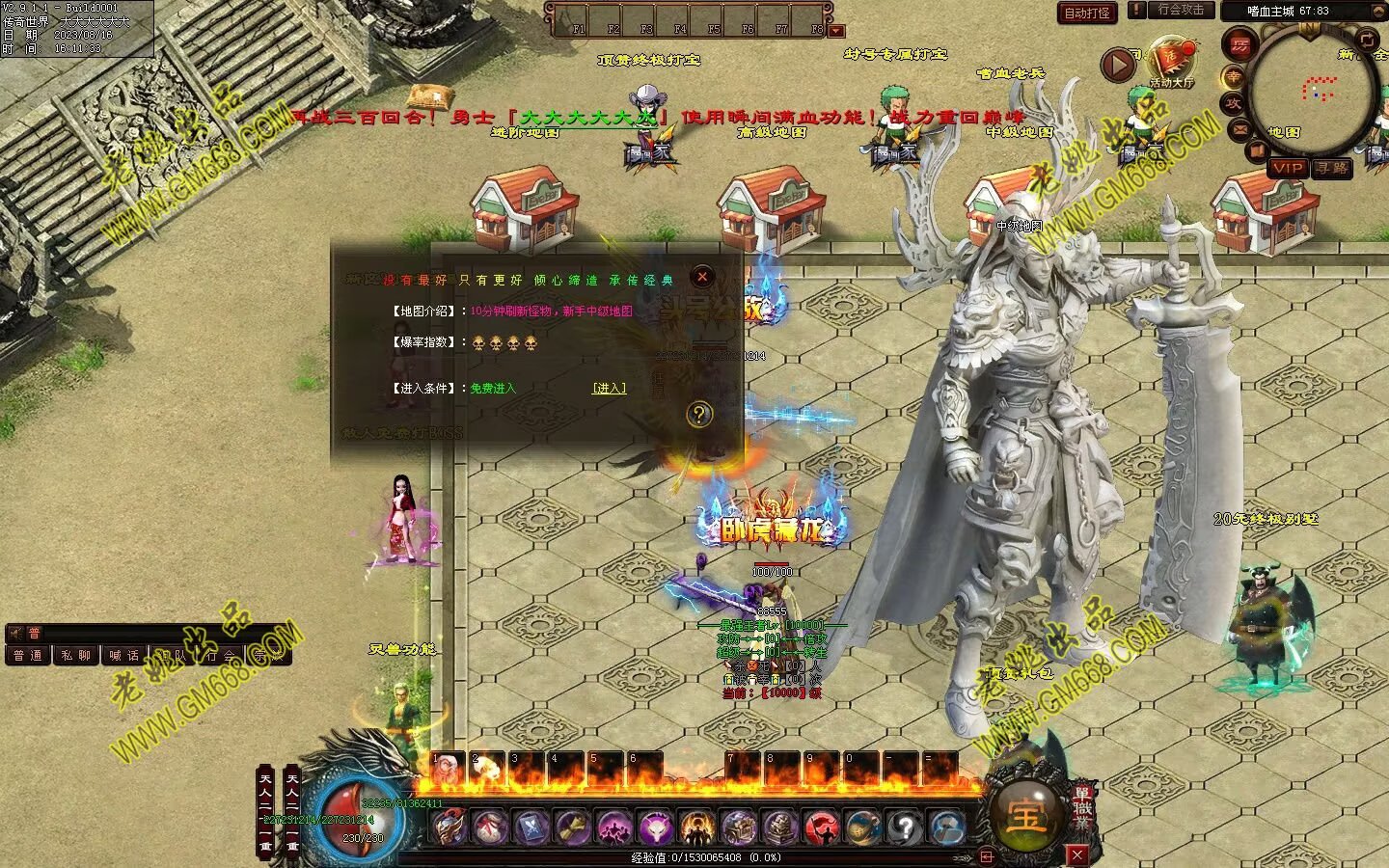Click the red X button at bottom right
Image resolution: width=1389 pixels, height=868 pixels.
pyautogui.click(x=1077, y=854)
